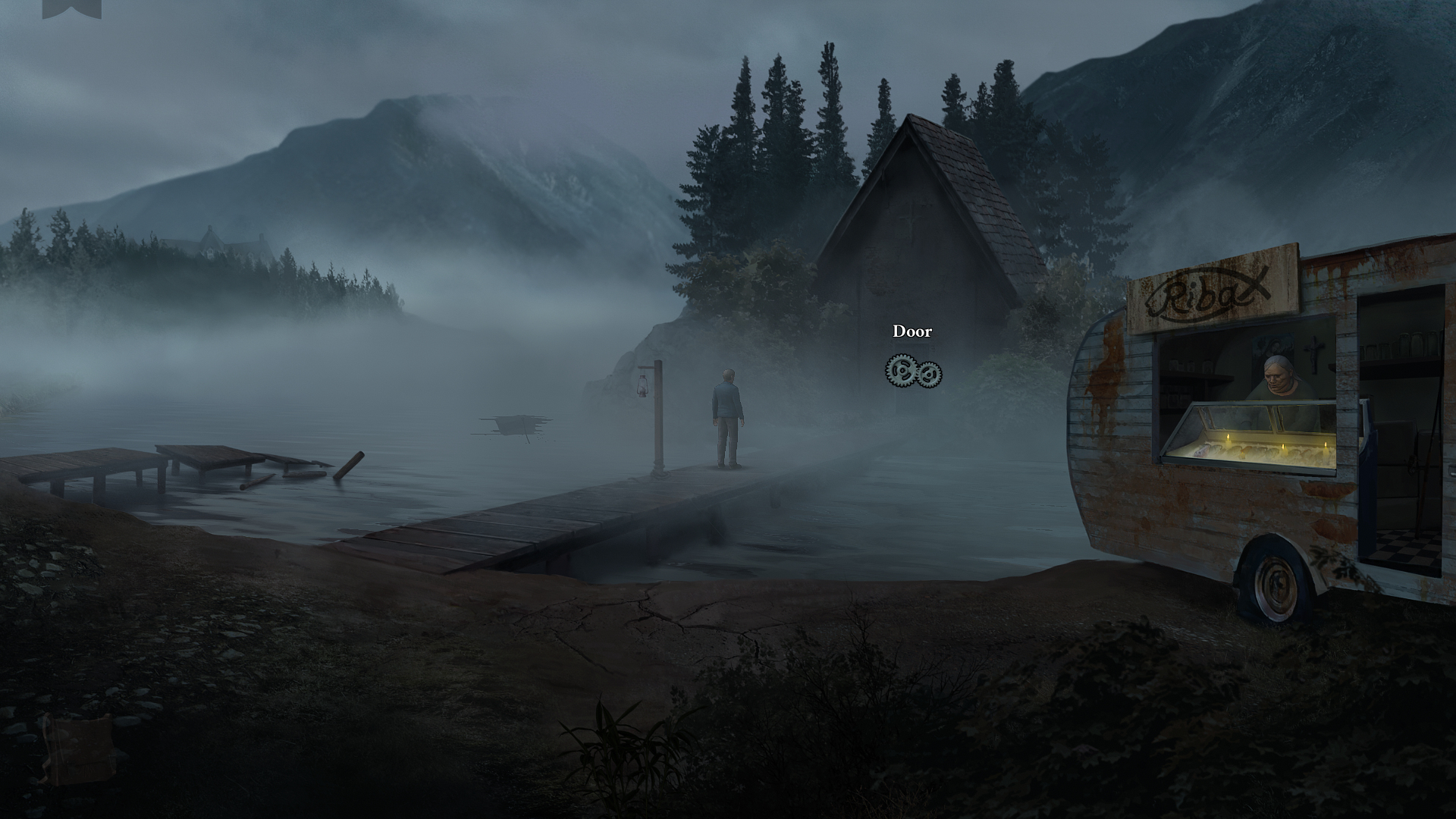
Task: Click the Door hotspot label
Action: click(x=912, y=331)
